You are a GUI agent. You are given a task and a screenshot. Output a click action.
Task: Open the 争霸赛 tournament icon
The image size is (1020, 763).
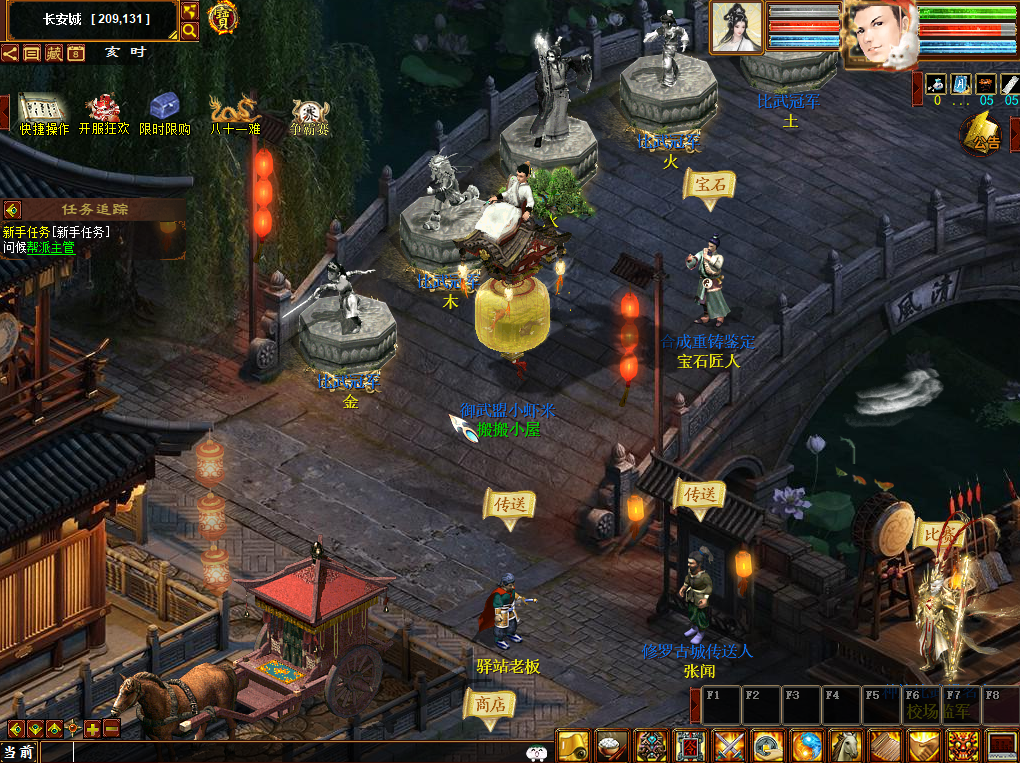pyautogui.click(x=310, y=110)
